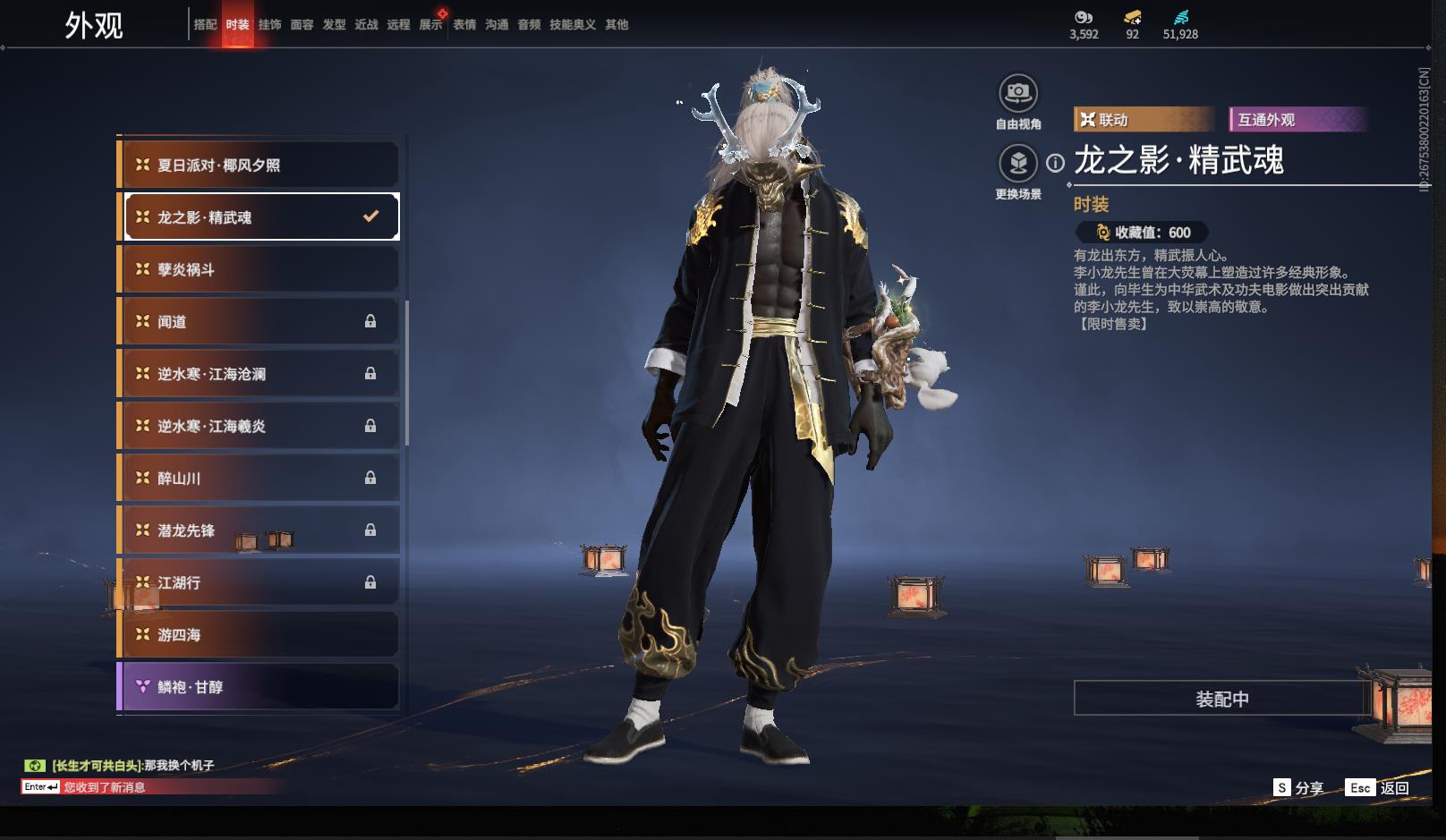Choose the 潜龙先锋 outfit
Viewport: 1446px width, 840px height.
pos(259,530)
